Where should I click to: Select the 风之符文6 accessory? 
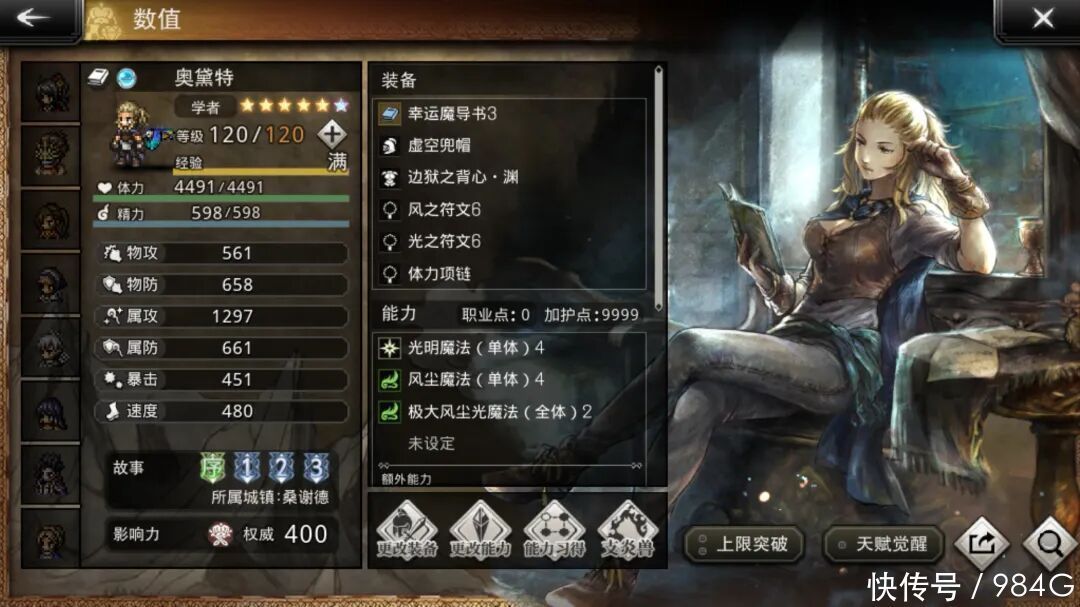pos(510,209)
